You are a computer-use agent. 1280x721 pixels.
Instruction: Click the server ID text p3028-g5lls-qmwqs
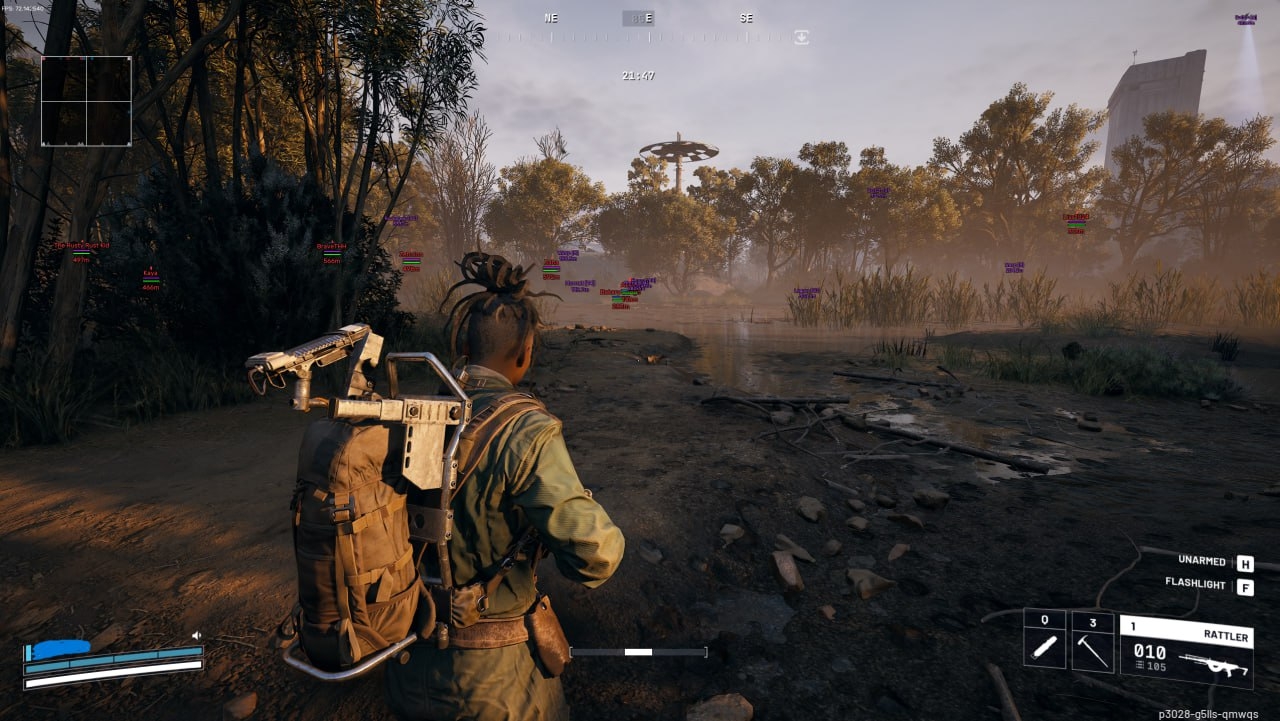pyautogui.click(x=1209, y=714)
